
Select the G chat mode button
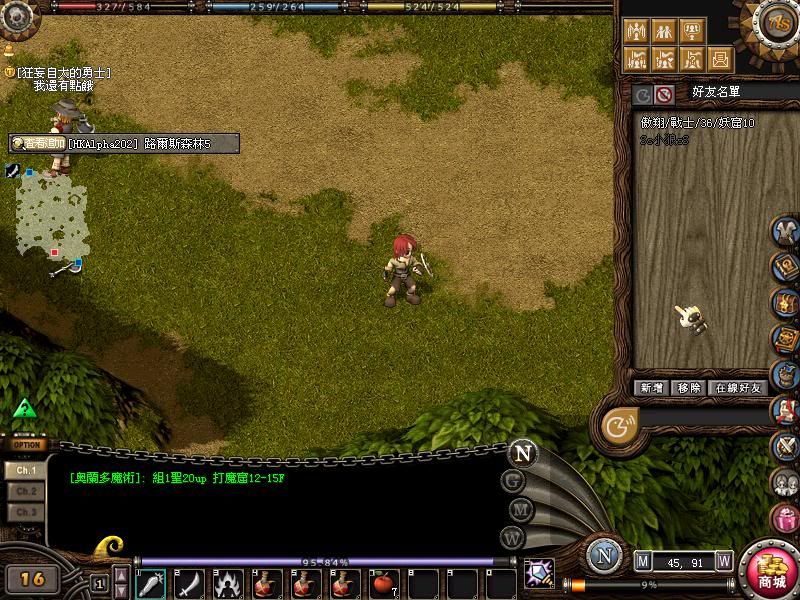coord(514,480)
